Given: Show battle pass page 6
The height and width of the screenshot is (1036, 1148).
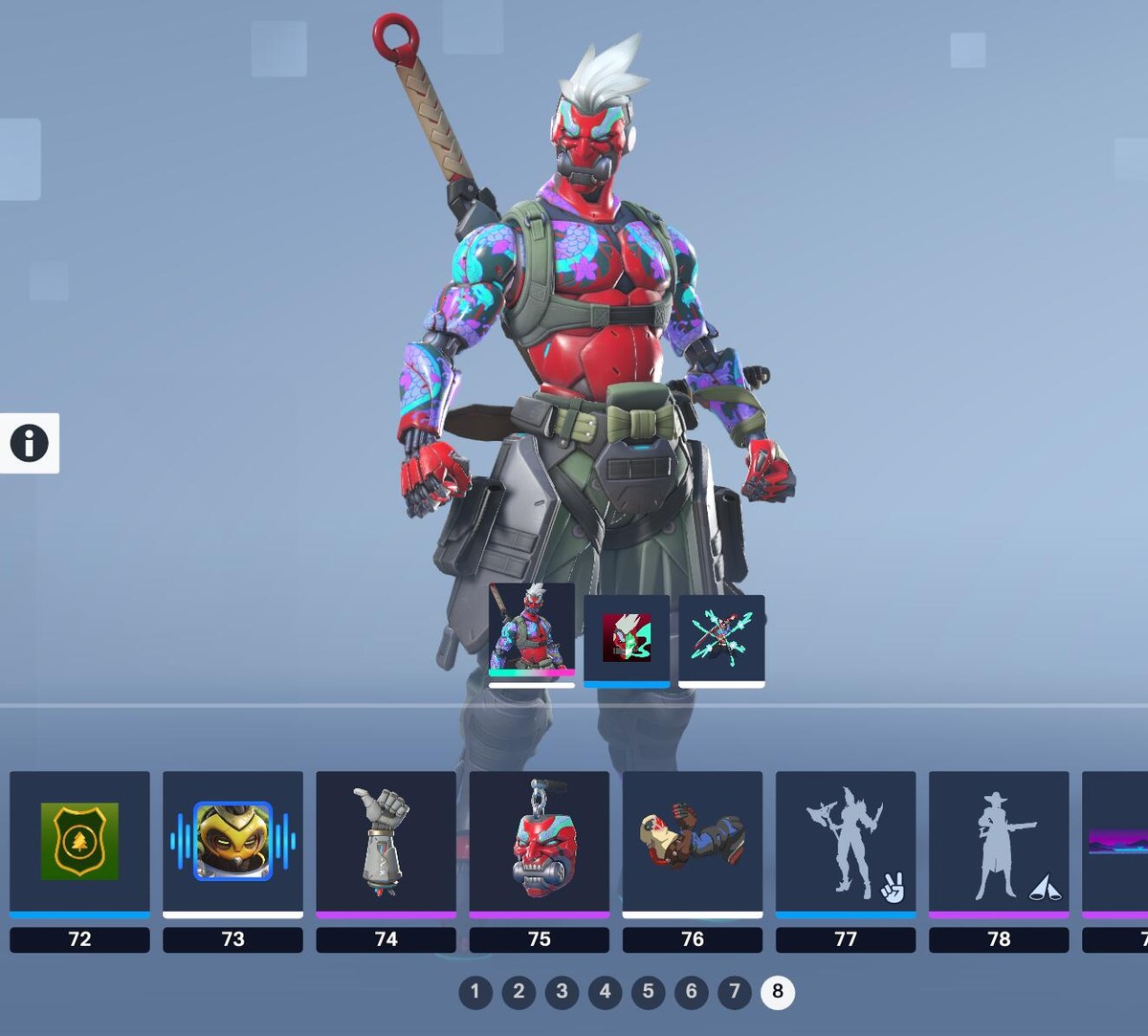Looking at the screenshot, I should [692, 992].
